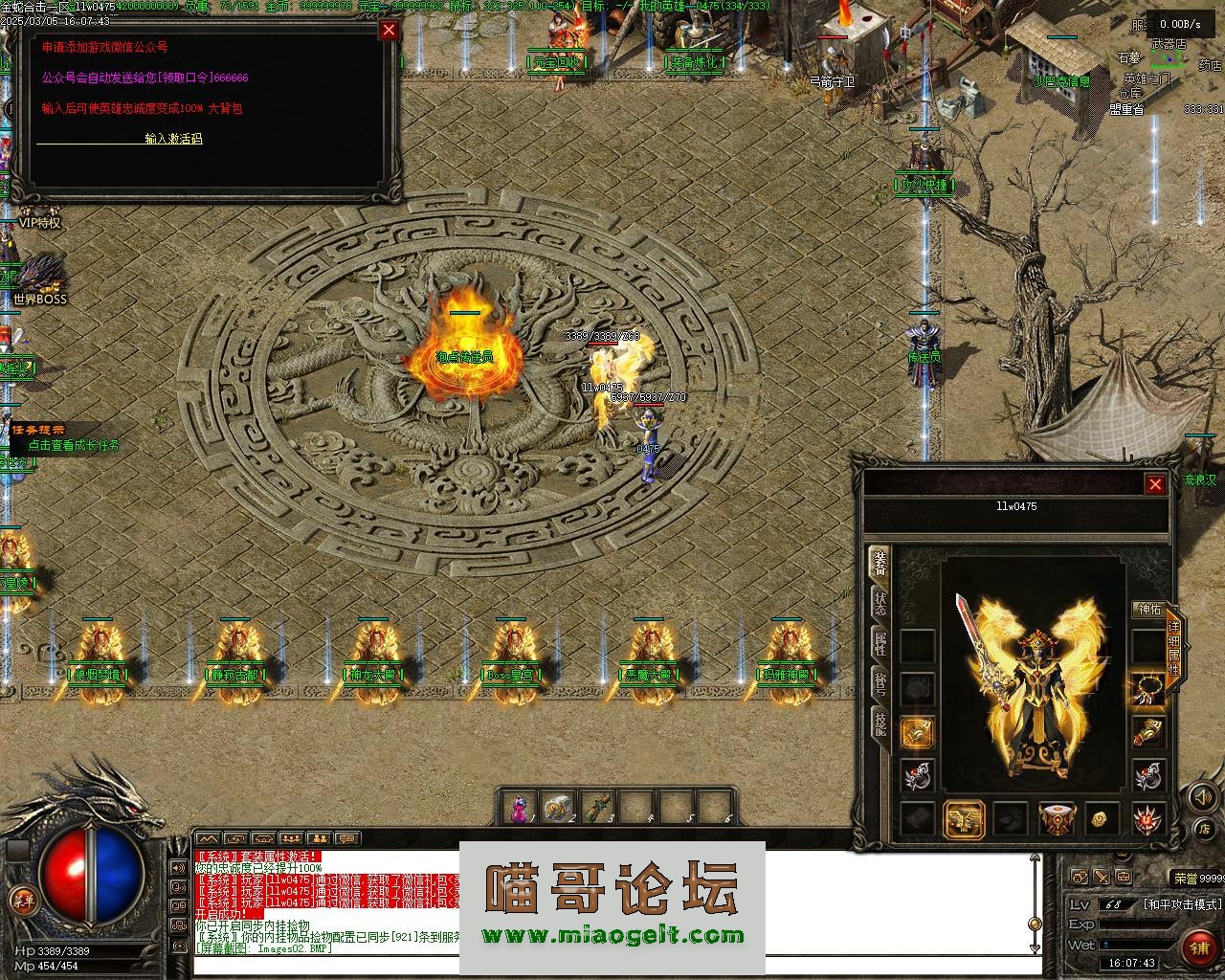Close the WeChat activation code dialog

pos(389,30)
